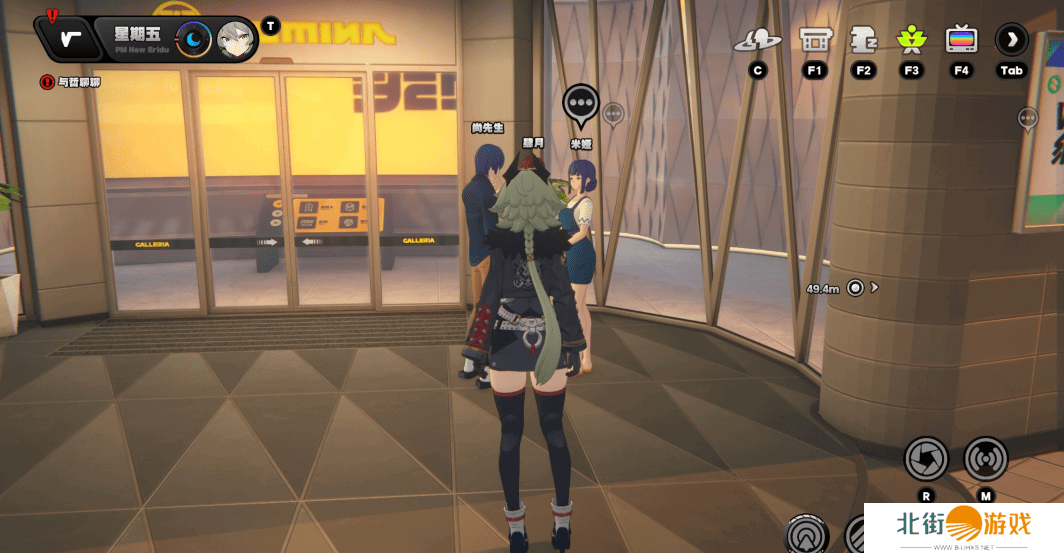
Task: Click the grey-haired character avatar
Action: (236, 40)
